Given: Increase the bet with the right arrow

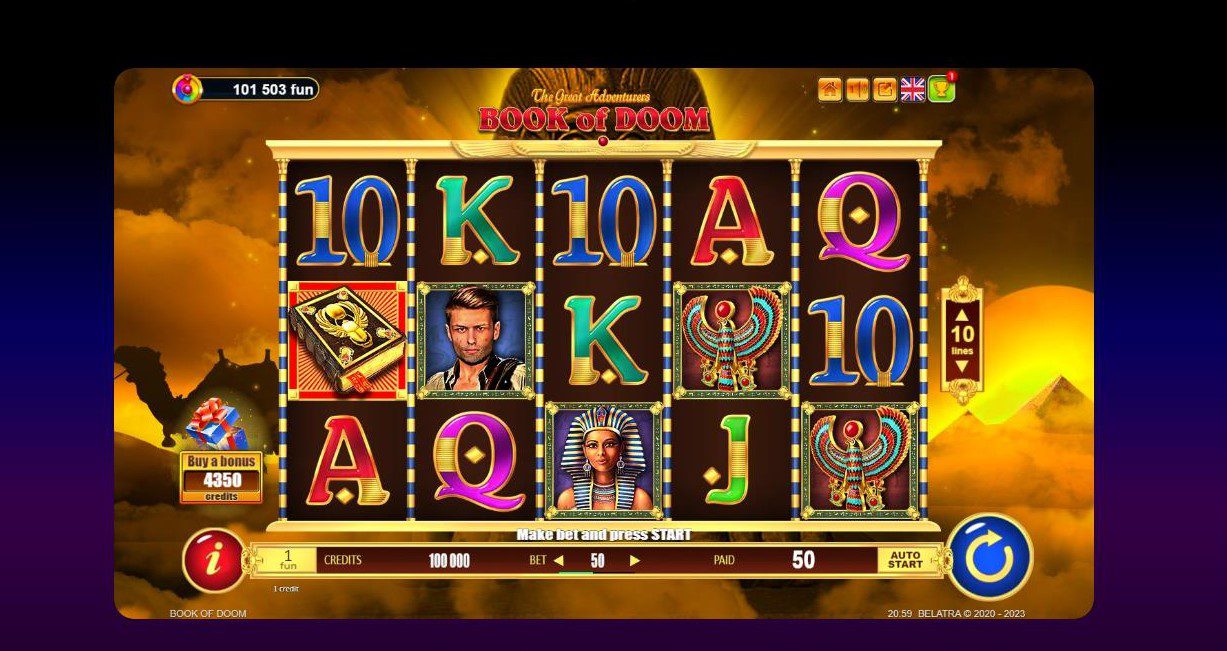Looking at the screenshot, I should click(634, 561).
